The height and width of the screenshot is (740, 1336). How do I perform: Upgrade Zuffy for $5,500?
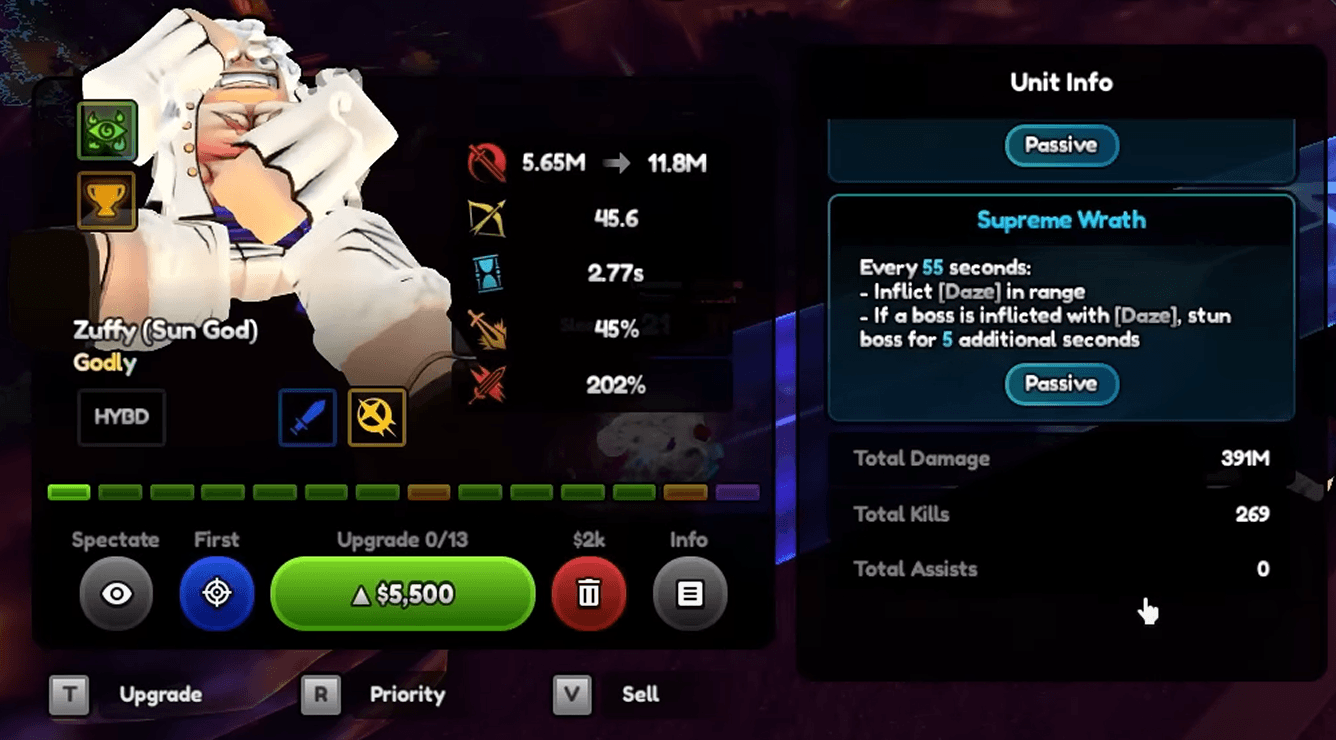tap(402, 593)
